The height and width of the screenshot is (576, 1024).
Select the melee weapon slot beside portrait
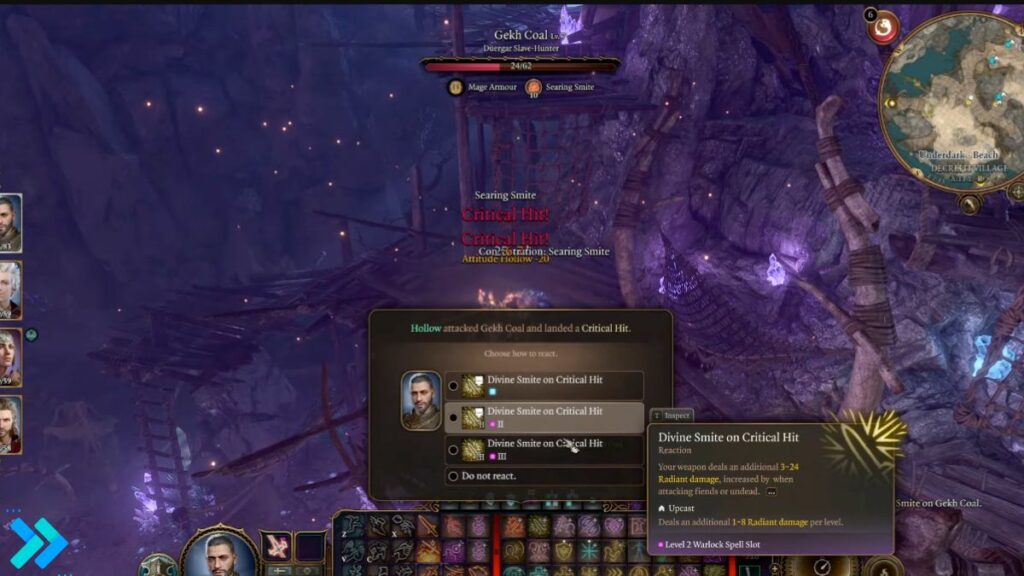(x=275, y=546)
